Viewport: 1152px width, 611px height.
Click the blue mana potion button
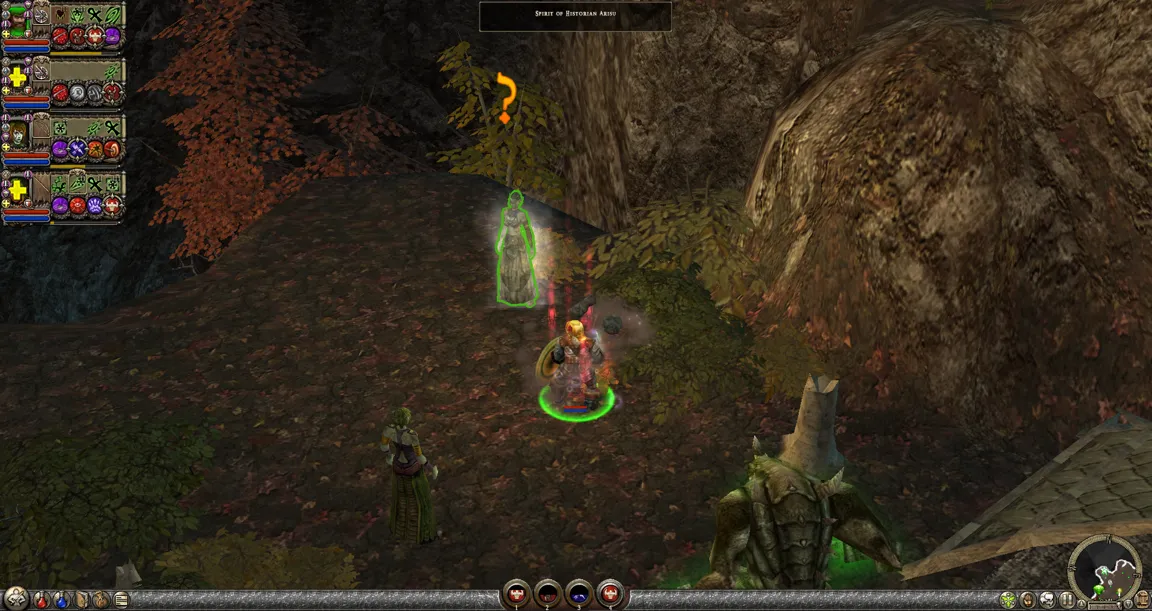62,600
